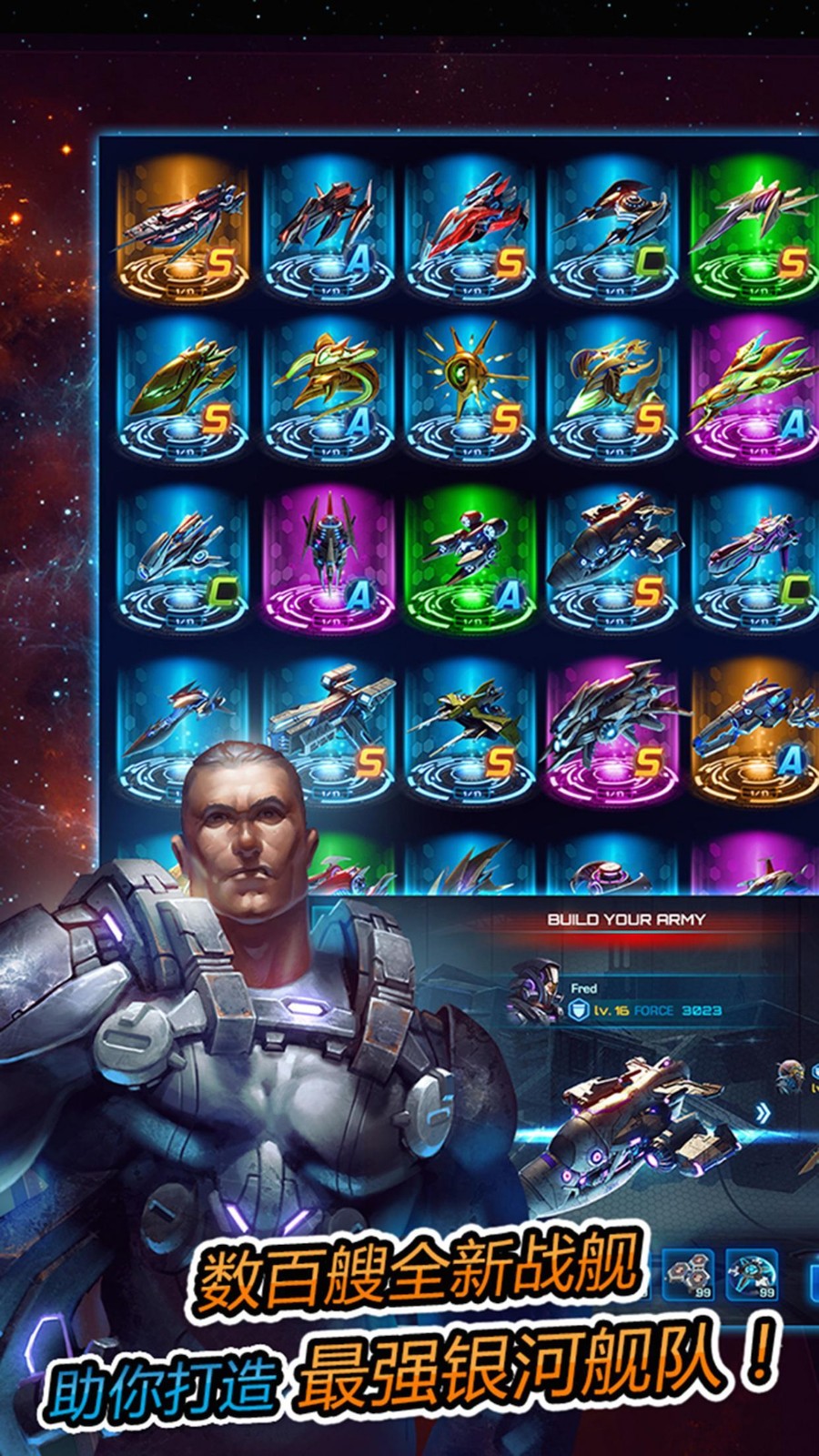Open Fred's commander portrait
The image size is (819, 1456).
click(535, 992)
